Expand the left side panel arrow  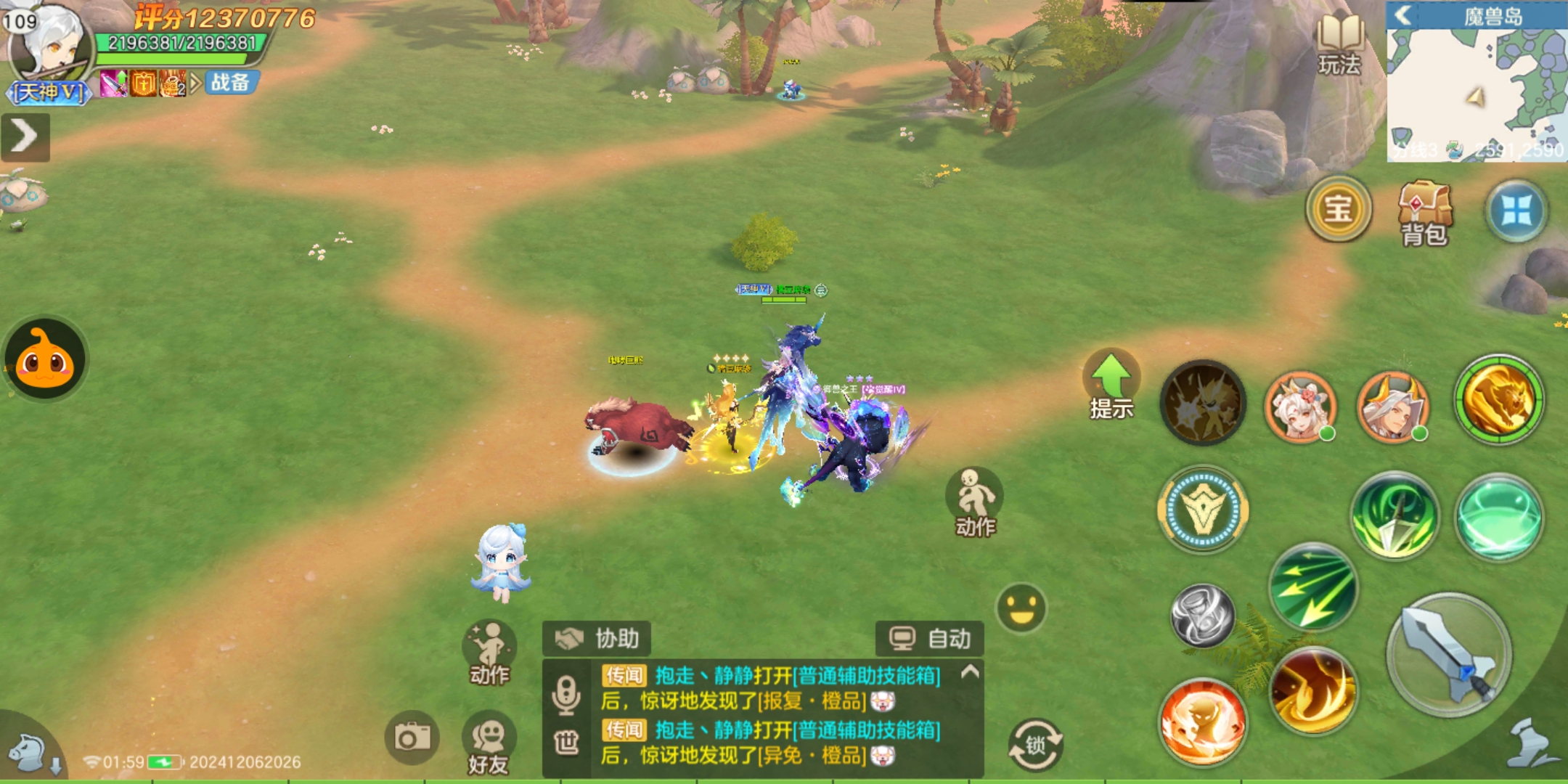click(25, 136)
